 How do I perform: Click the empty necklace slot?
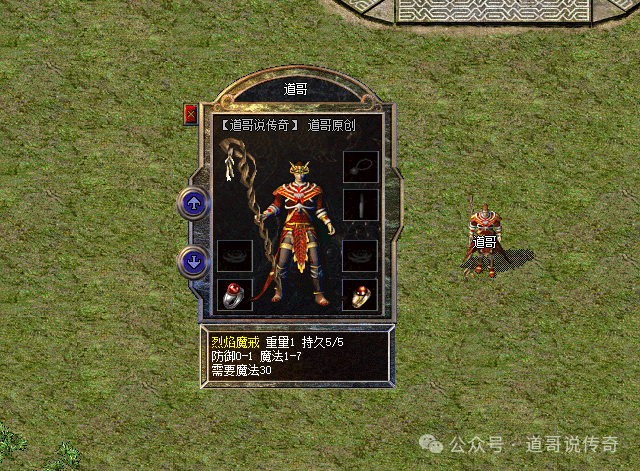click(359, 167)
